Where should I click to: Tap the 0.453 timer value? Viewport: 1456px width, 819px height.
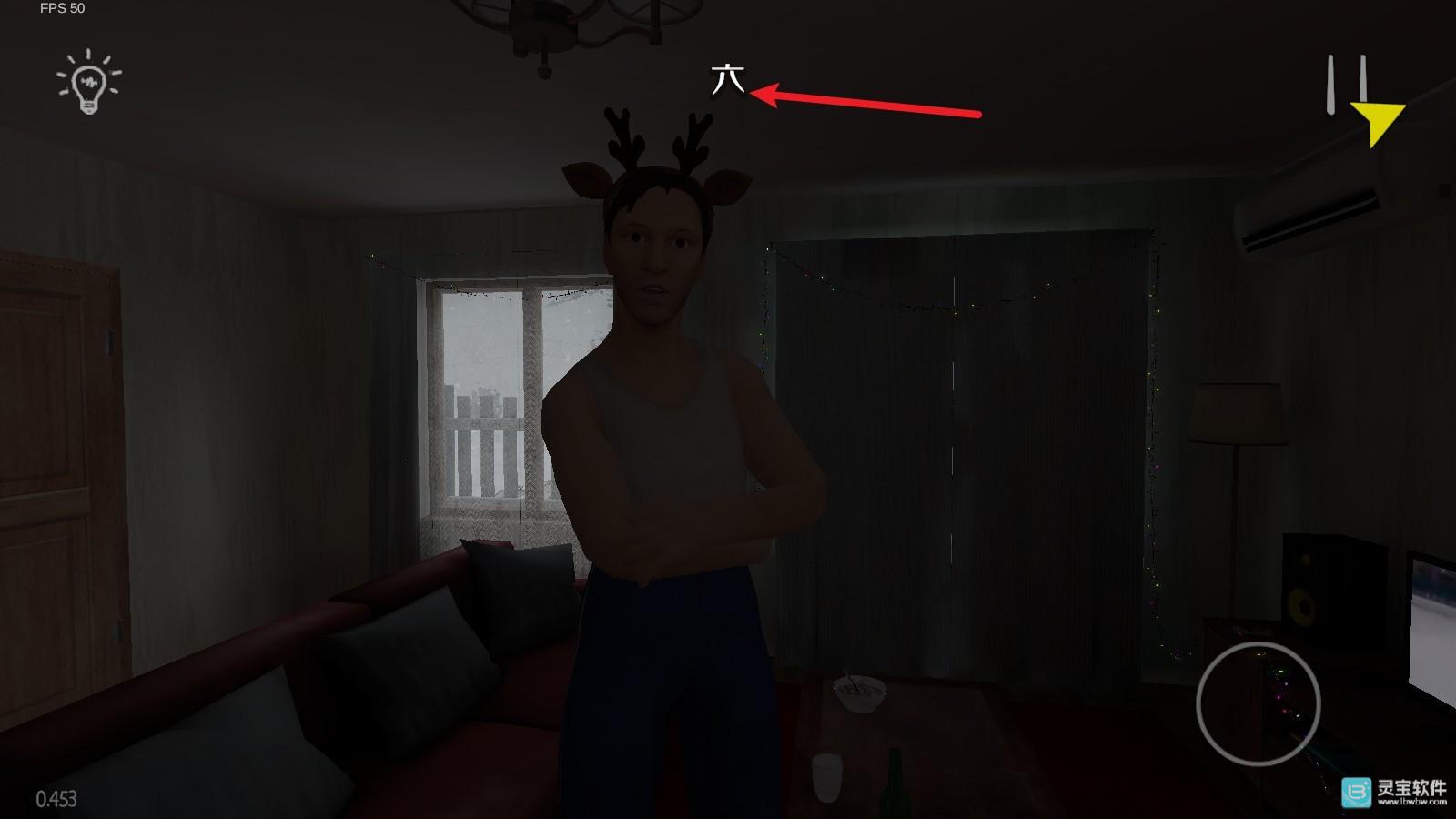[x=56, y=799]
